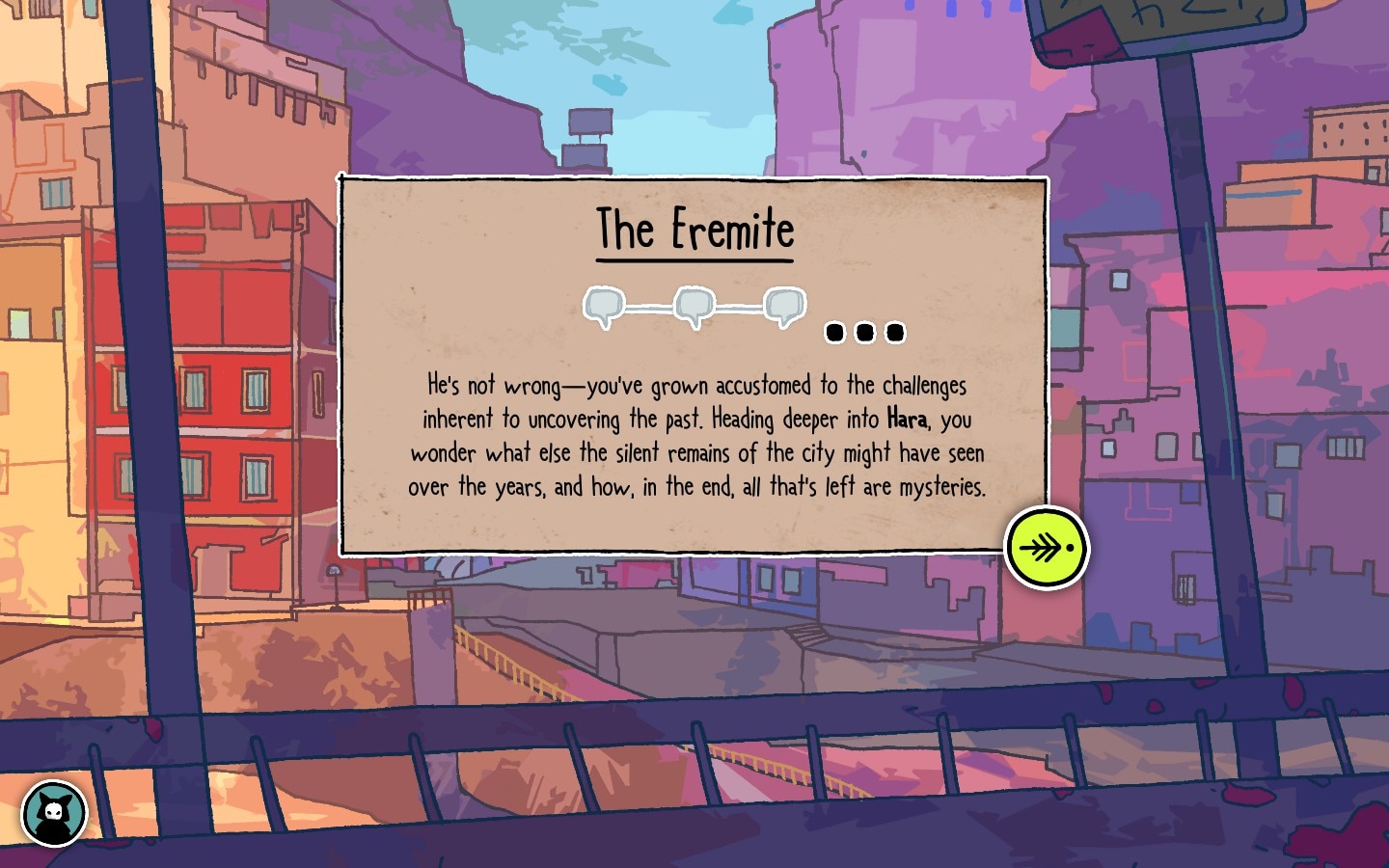Continue dialogue with the yellow arrow button

[1047, 548]
